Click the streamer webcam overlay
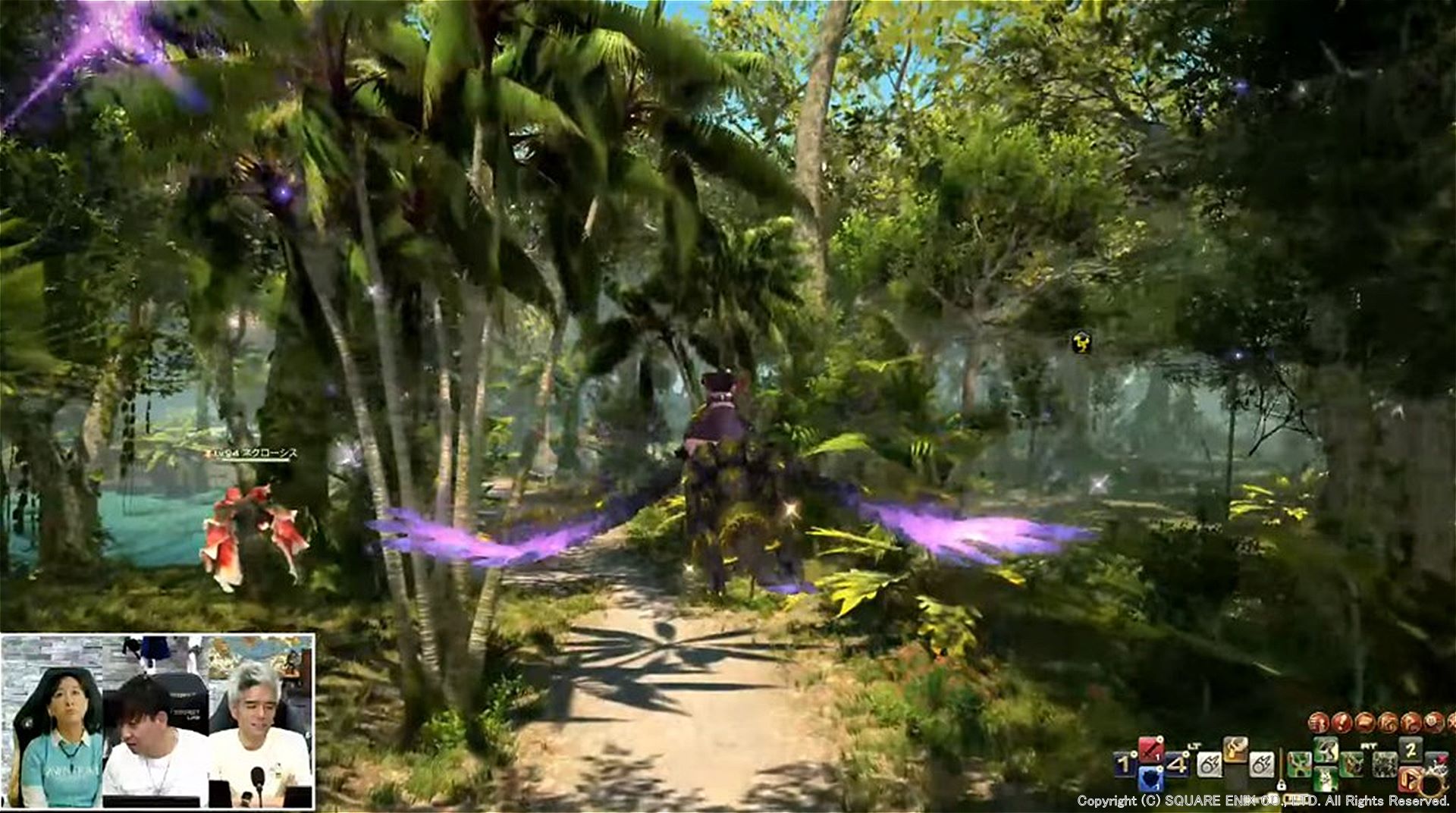 158,721
